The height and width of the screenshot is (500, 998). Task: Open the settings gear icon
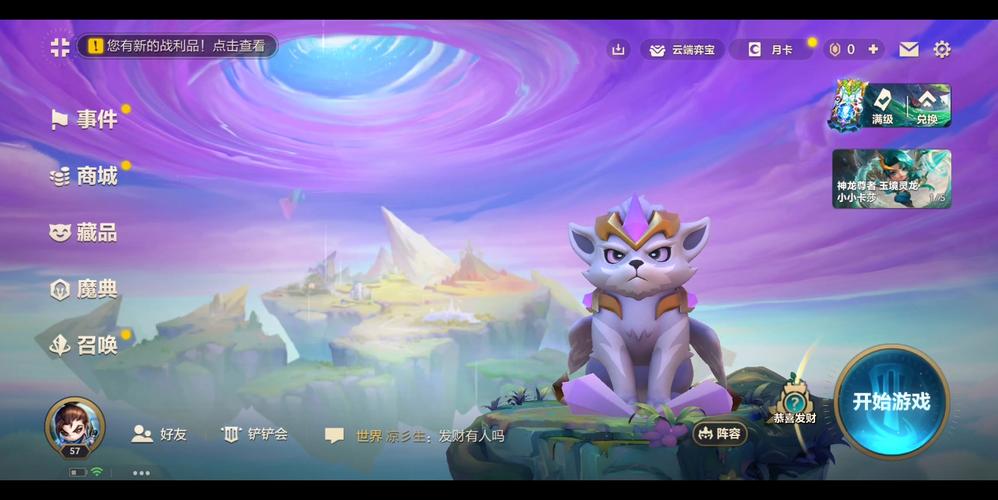(x=941, y=49)
